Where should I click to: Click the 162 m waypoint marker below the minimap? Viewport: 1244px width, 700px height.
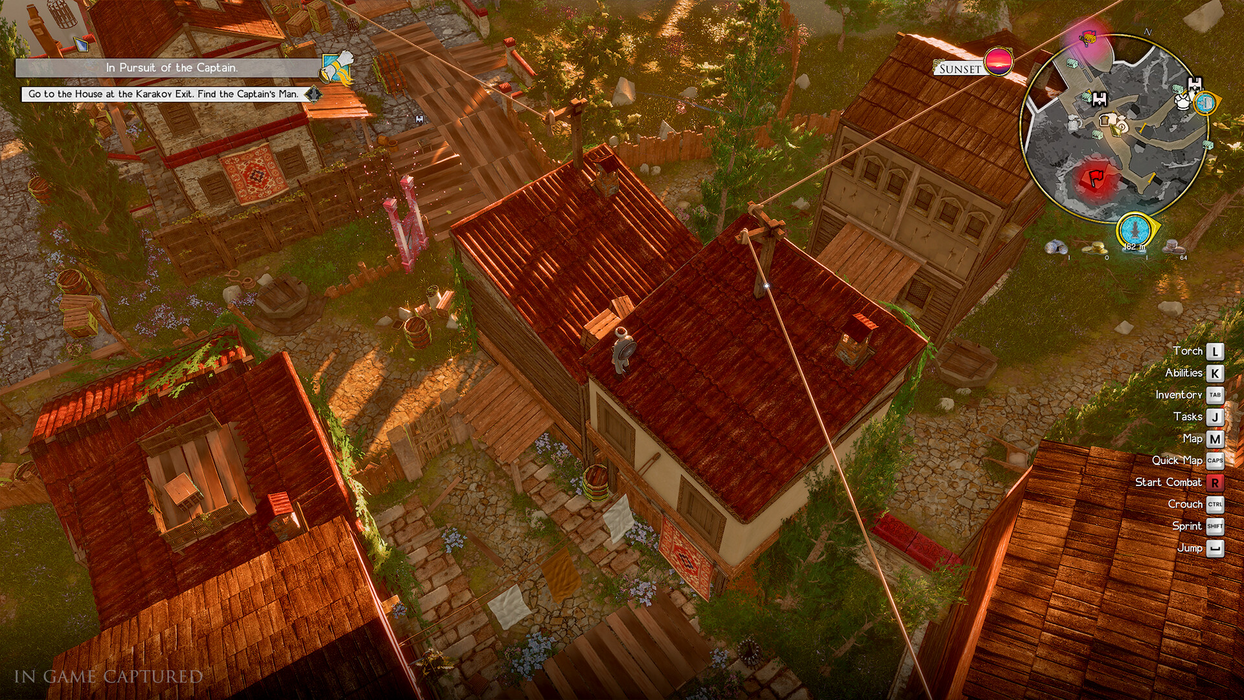point(1133,229)
